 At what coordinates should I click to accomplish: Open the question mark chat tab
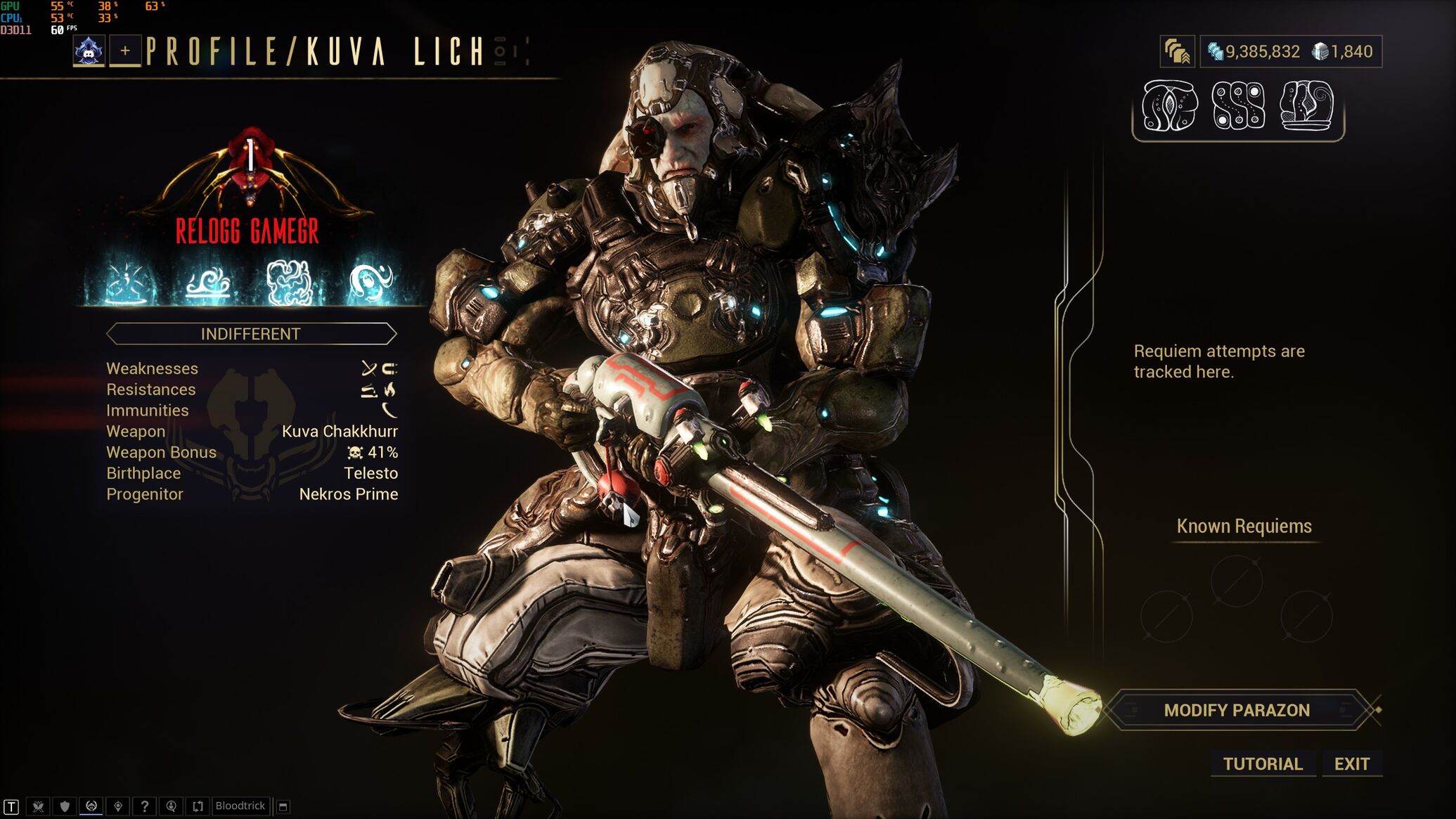144,806
